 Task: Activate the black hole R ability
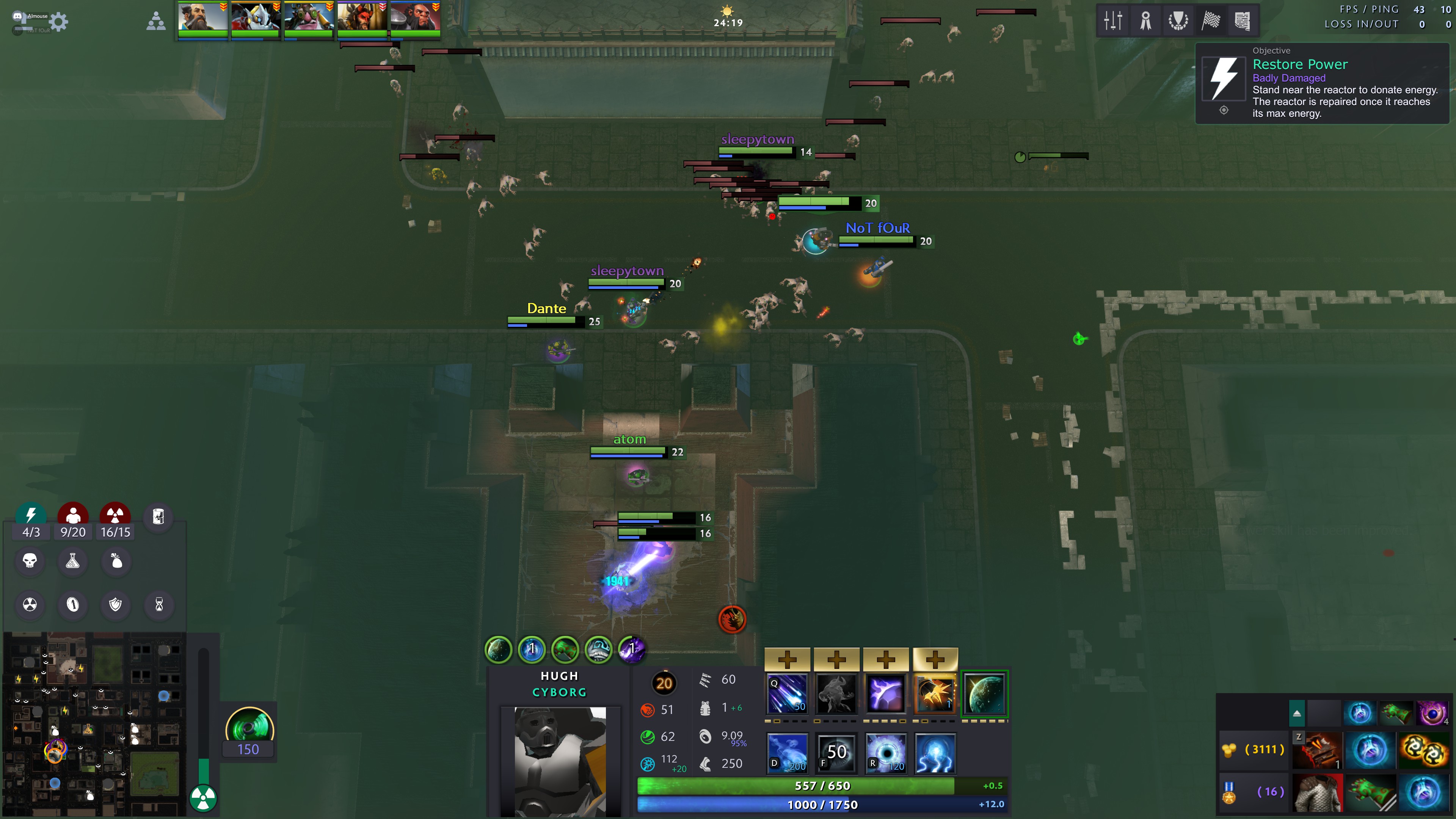click(x=886, y=753)
